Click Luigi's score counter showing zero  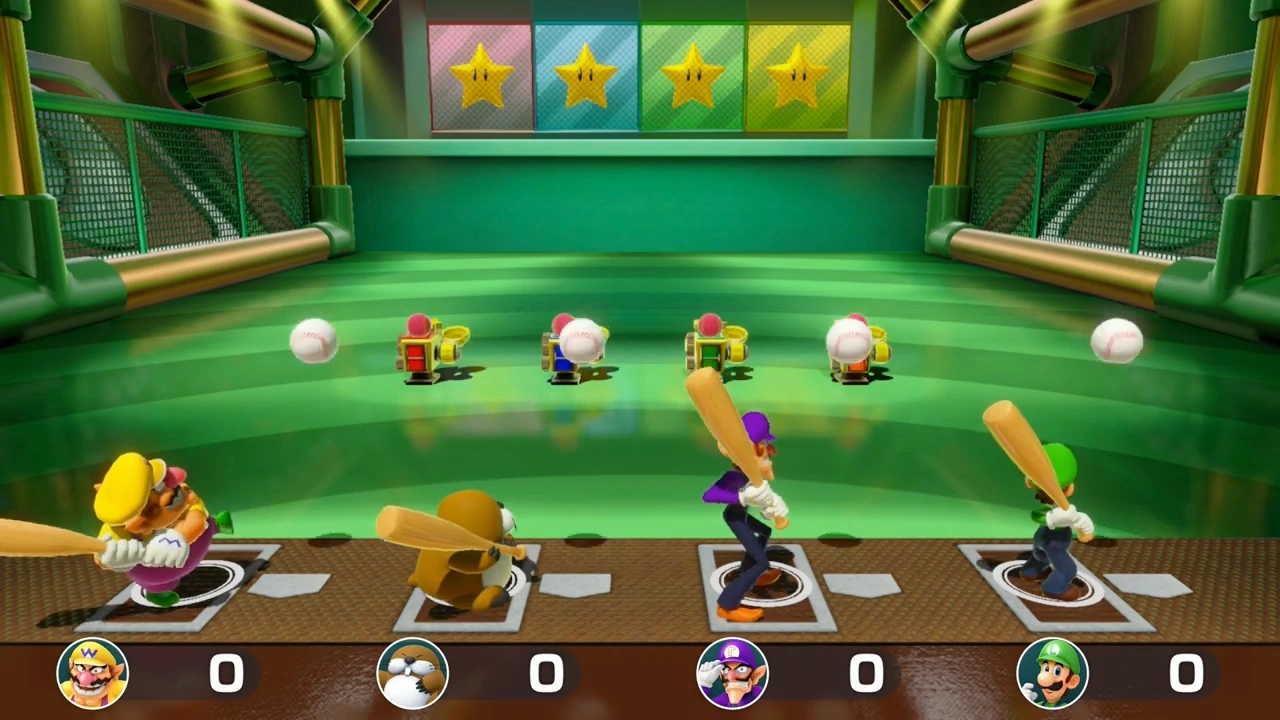click(1186, 673)
